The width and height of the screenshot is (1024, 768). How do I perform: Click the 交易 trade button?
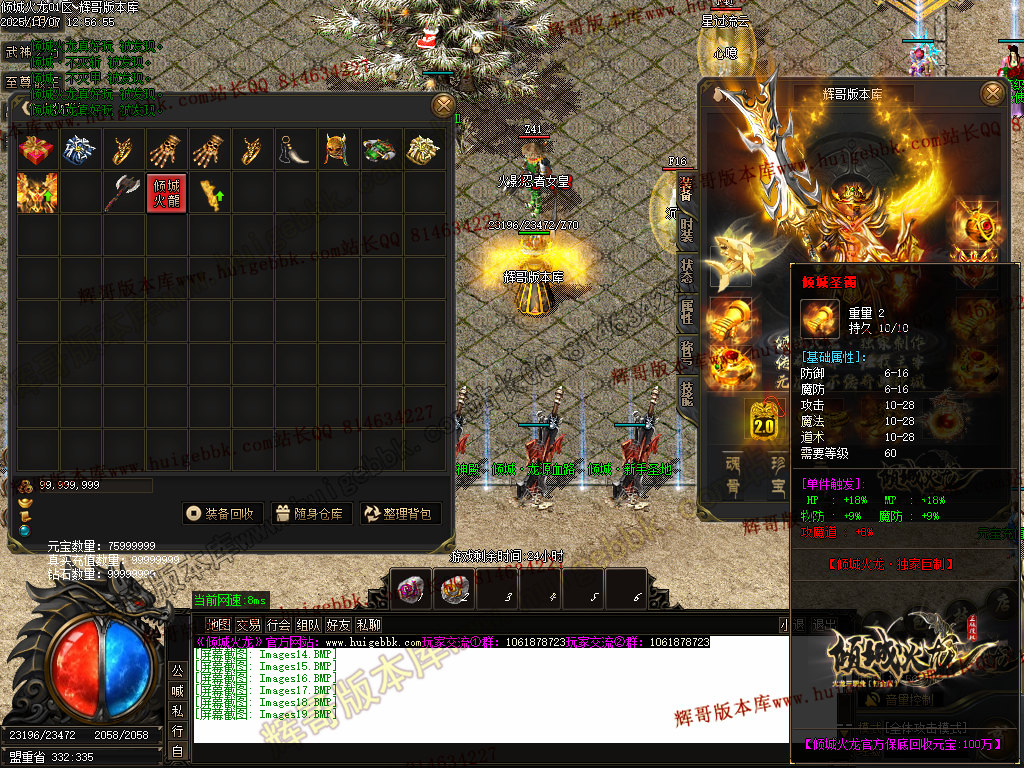pos(248,625)
